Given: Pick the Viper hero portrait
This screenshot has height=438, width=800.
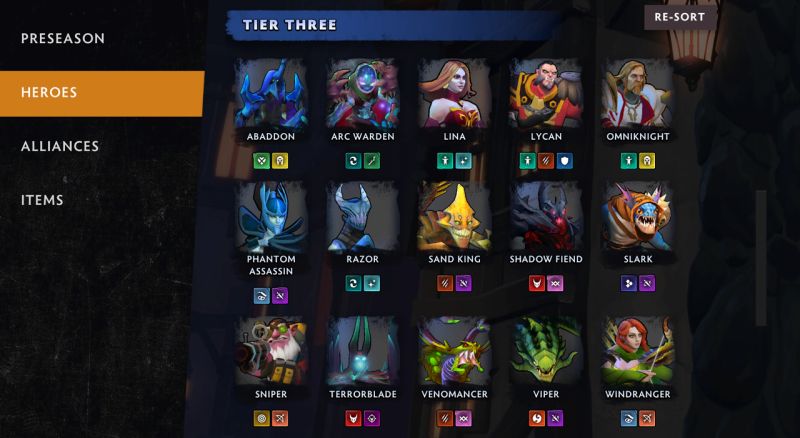Looking at the screenshot, I should coord(545,350).
